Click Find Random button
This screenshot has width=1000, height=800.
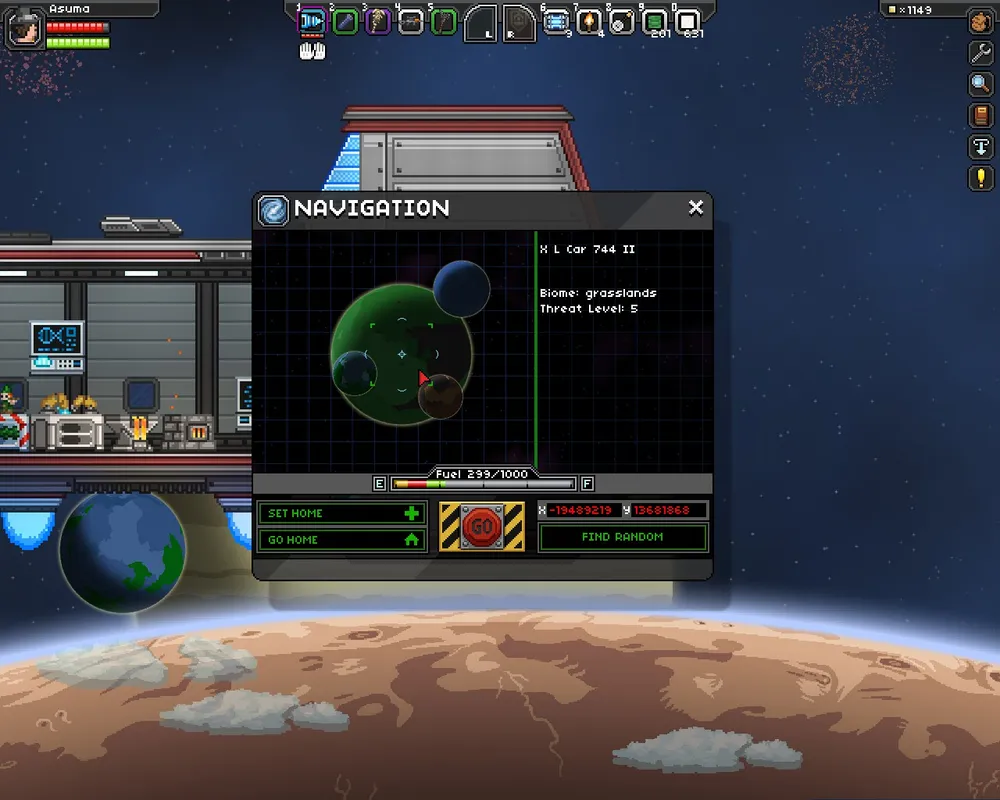622,537
